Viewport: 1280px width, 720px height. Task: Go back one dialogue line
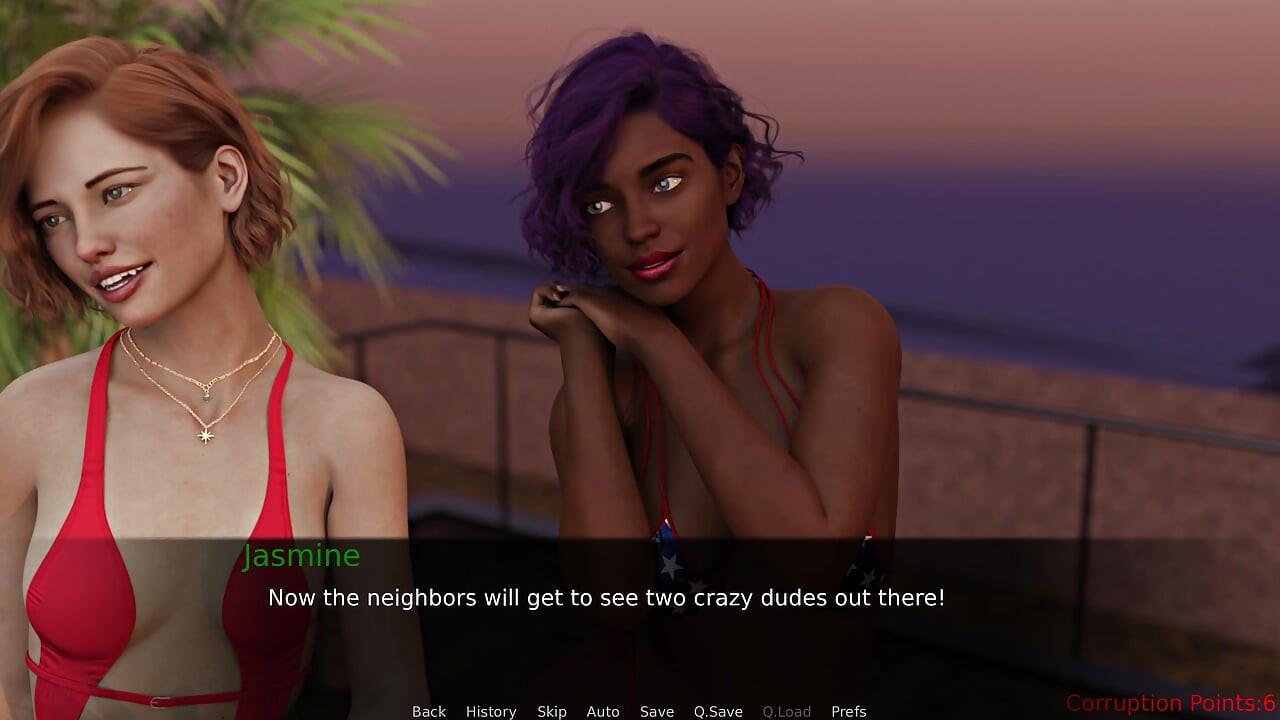coord(429,711)
